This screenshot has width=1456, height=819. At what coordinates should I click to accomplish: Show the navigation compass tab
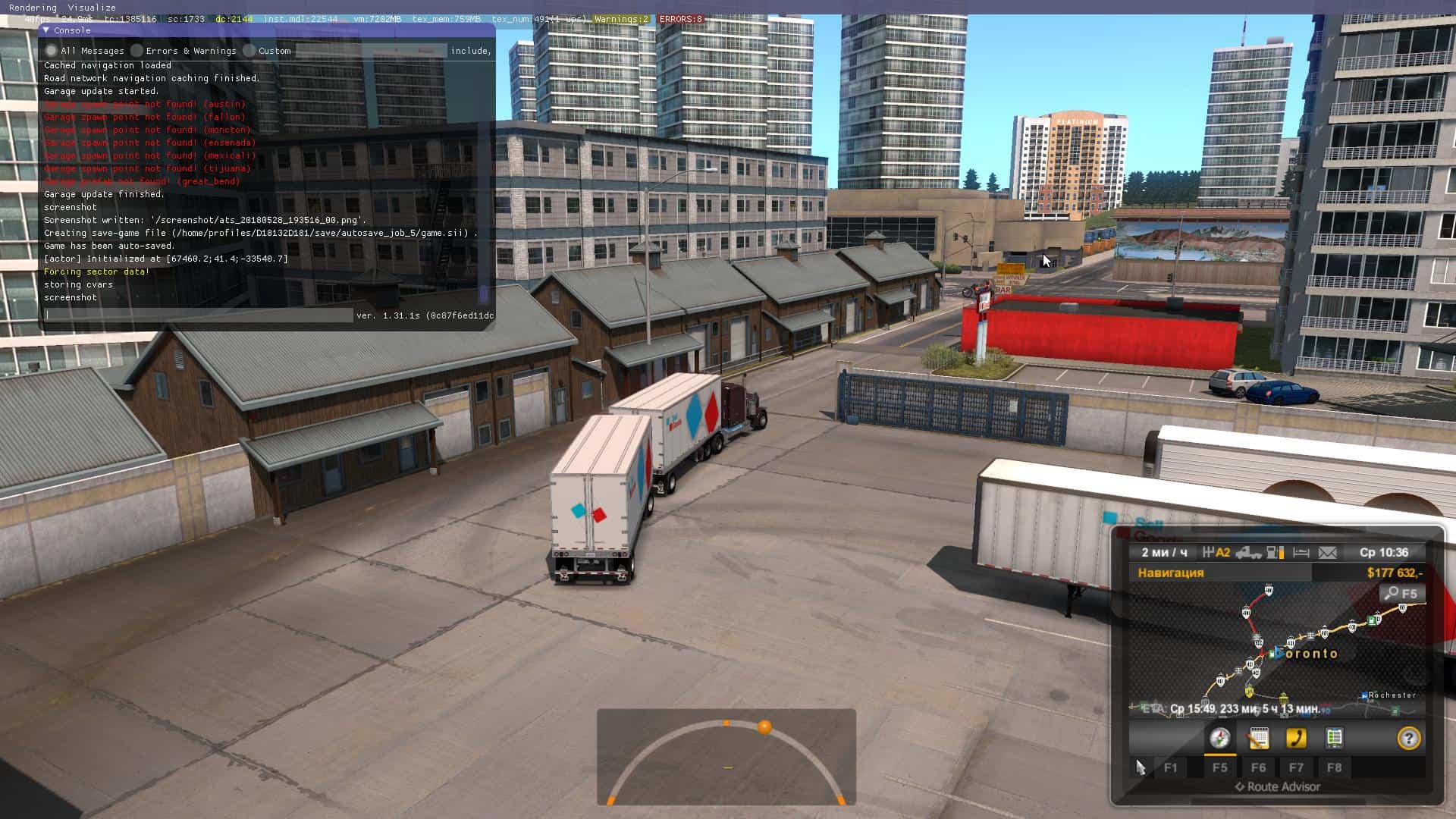pyautogui.click(x=1219, y=739)
